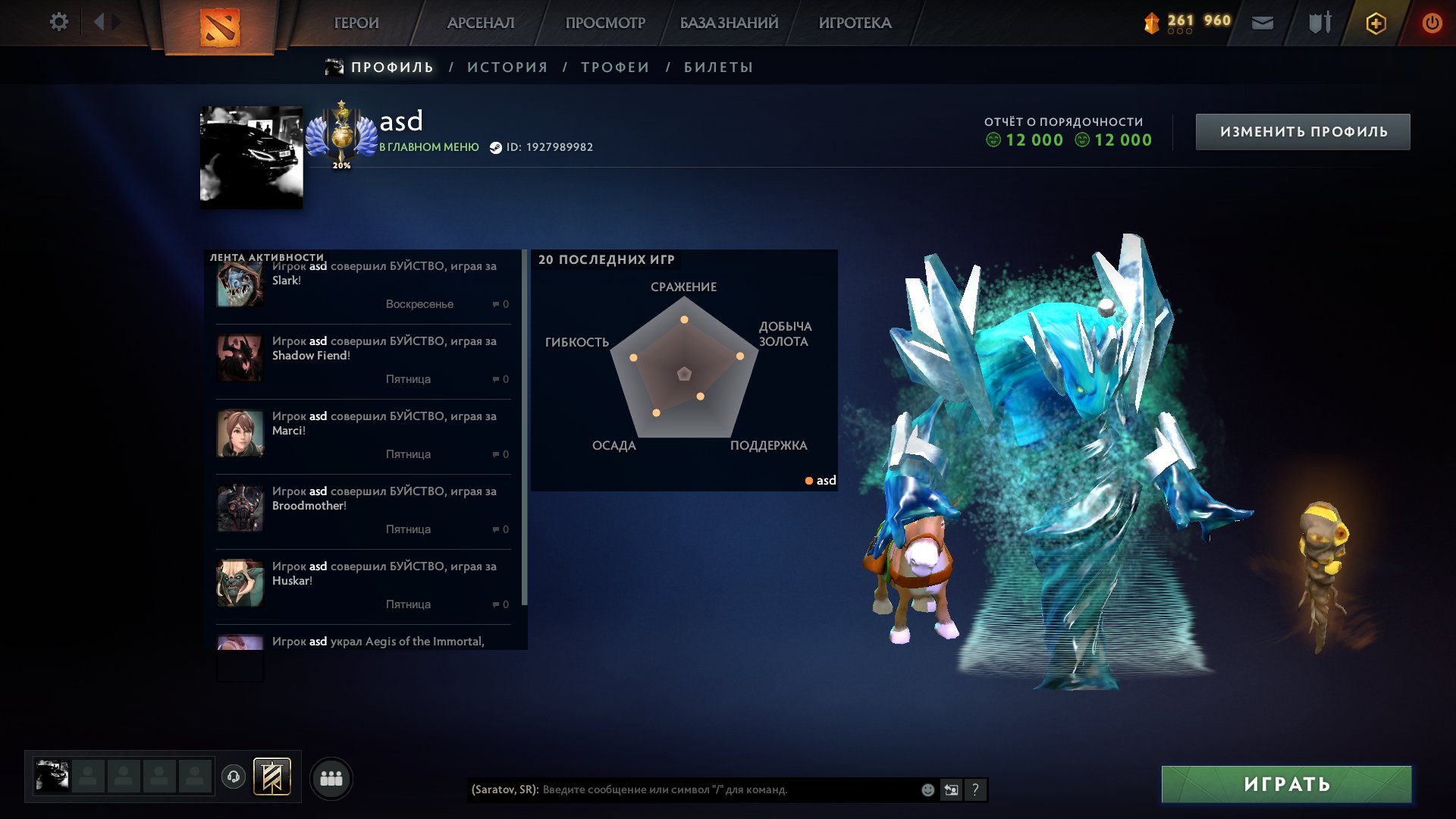The width and height of the screenshot is (1456, 819).
Task: Click the power/exit icon
Action: point(1432,22)
